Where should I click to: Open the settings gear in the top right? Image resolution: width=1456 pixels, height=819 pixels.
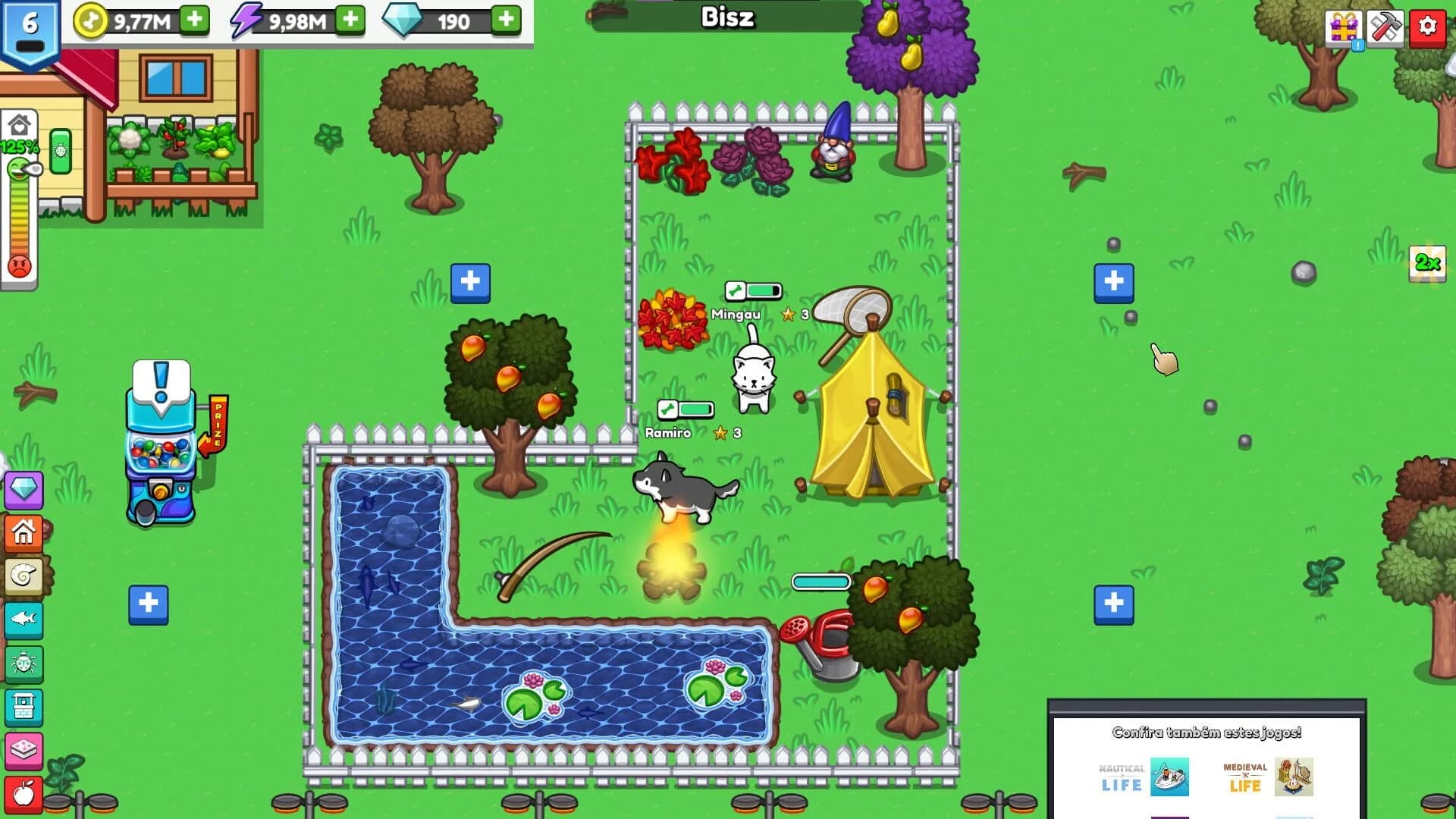(x=1428, y=27)
